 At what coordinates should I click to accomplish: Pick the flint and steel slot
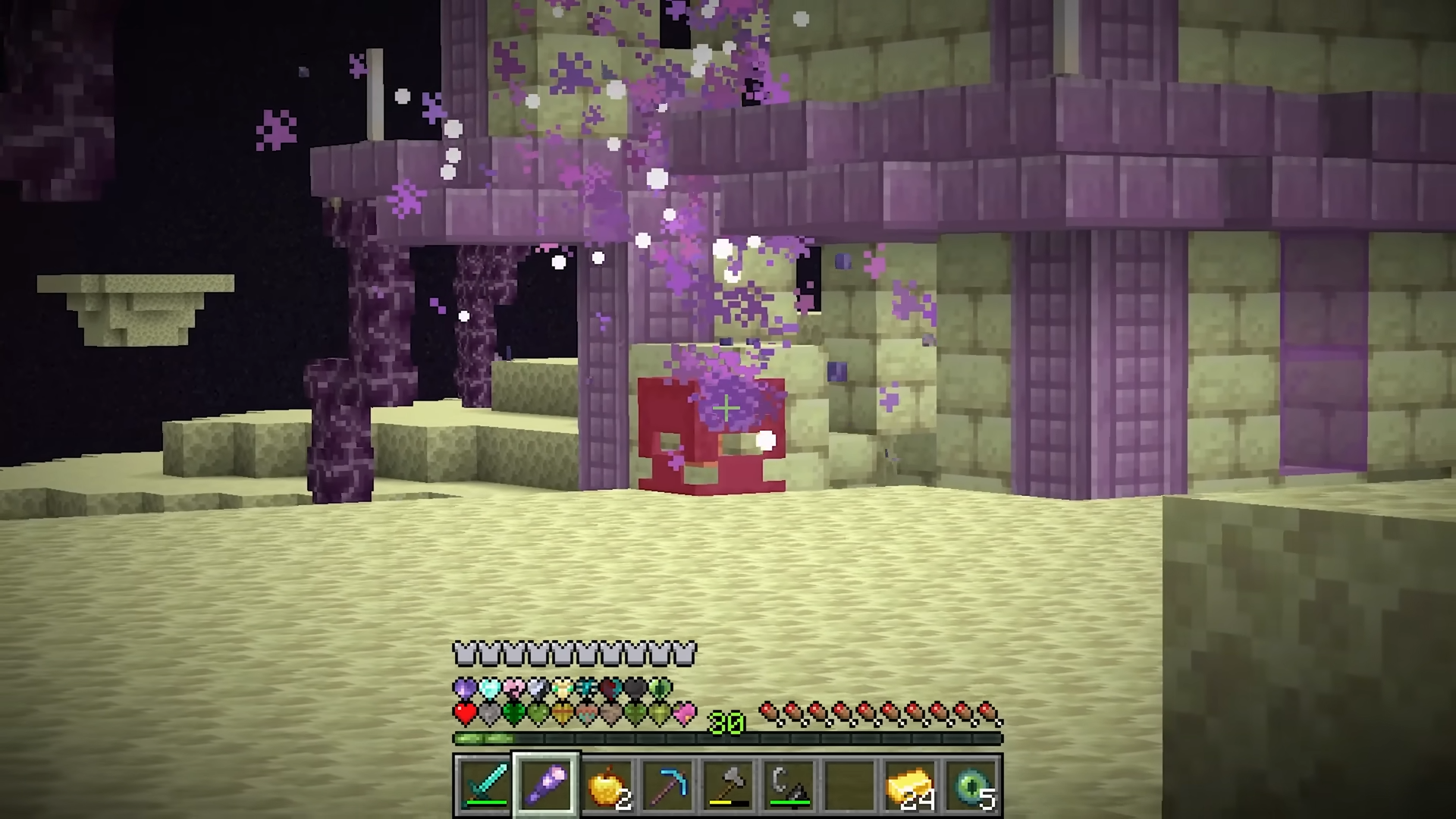click(789, 785)
